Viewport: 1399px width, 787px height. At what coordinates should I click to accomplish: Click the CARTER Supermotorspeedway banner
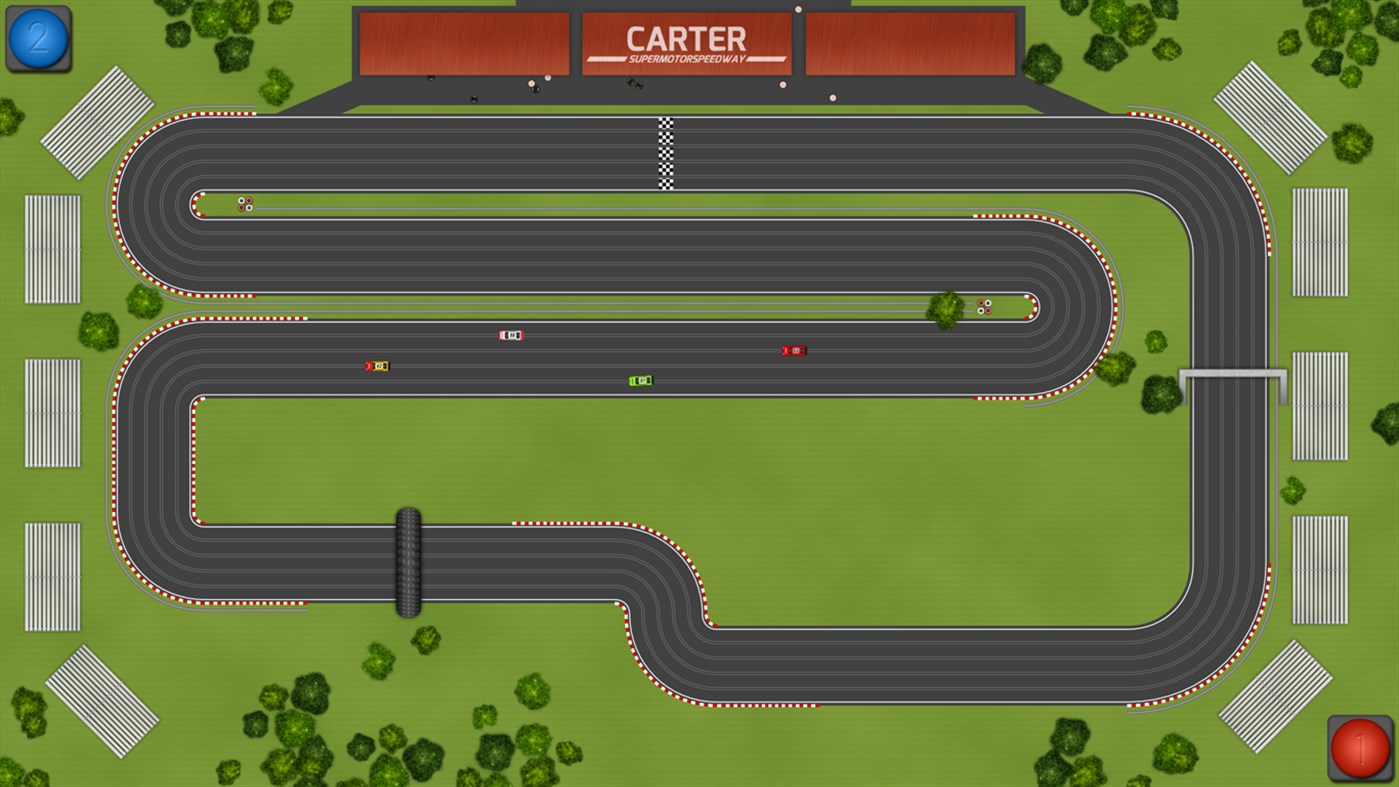point(686,42)
